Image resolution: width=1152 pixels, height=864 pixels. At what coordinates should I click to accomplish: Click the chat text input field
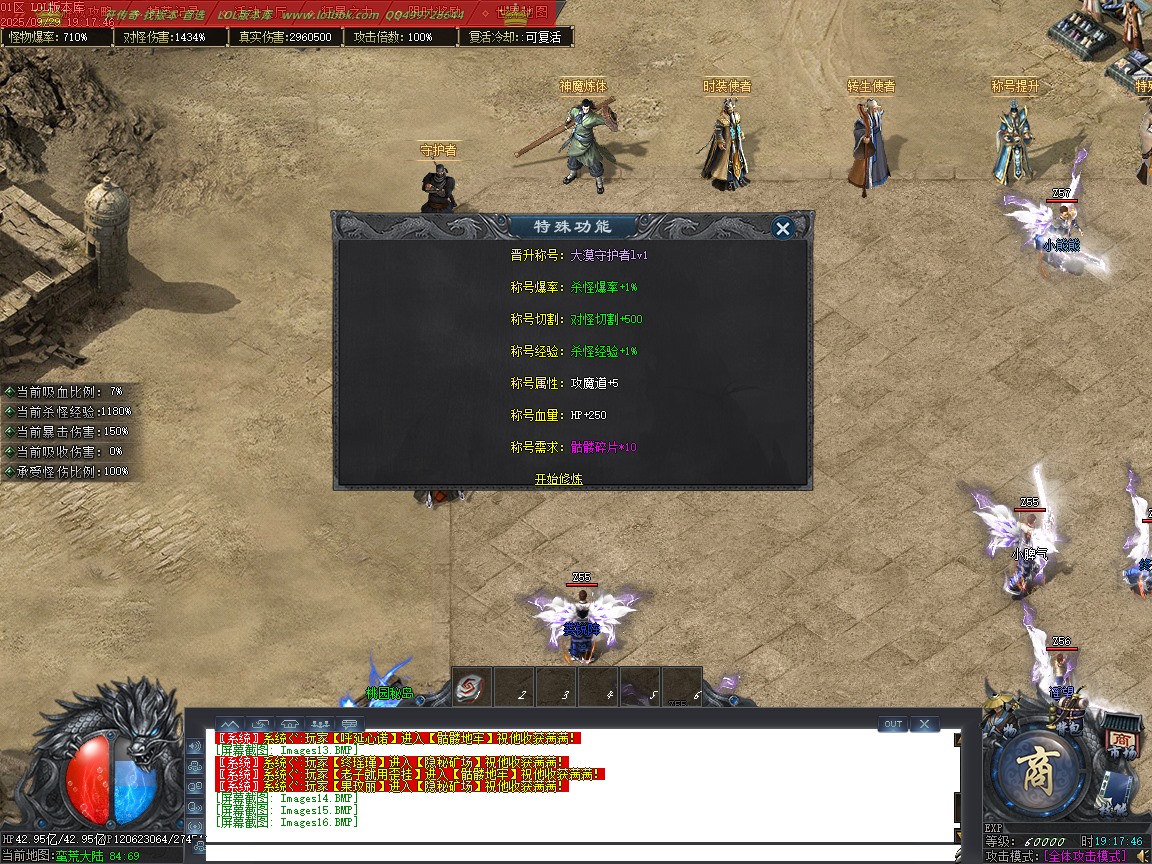[x=580, y=853]
